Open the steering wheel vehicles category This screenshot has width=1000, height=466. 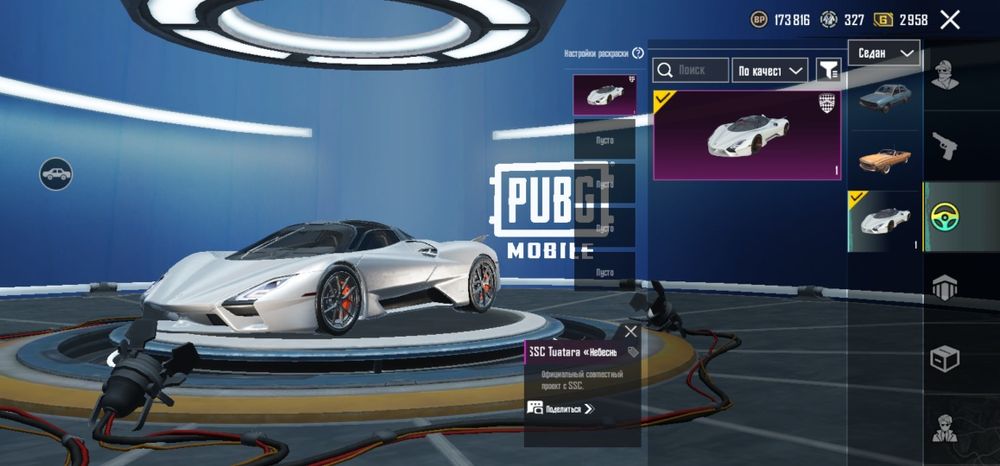(945, 216)
